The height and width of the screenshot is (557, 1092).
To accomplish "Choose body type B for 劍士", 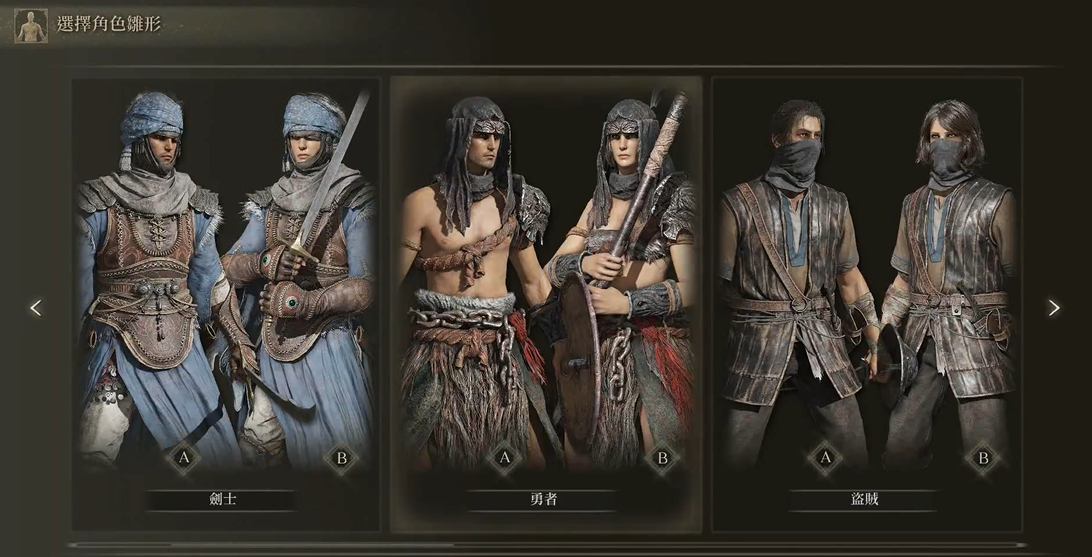I will (x=342, y=459).
